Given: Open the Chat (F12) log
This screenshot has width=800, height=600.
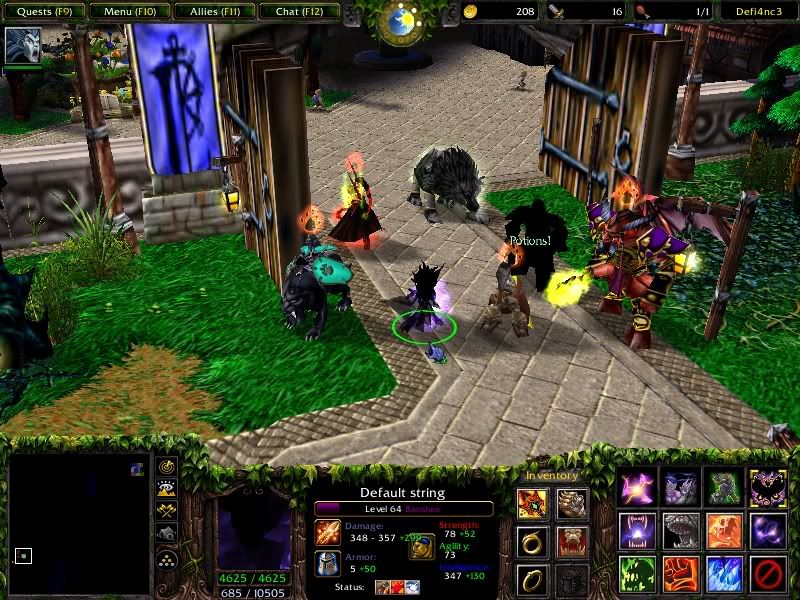Looking at the screenshot, I should (297, 12).
